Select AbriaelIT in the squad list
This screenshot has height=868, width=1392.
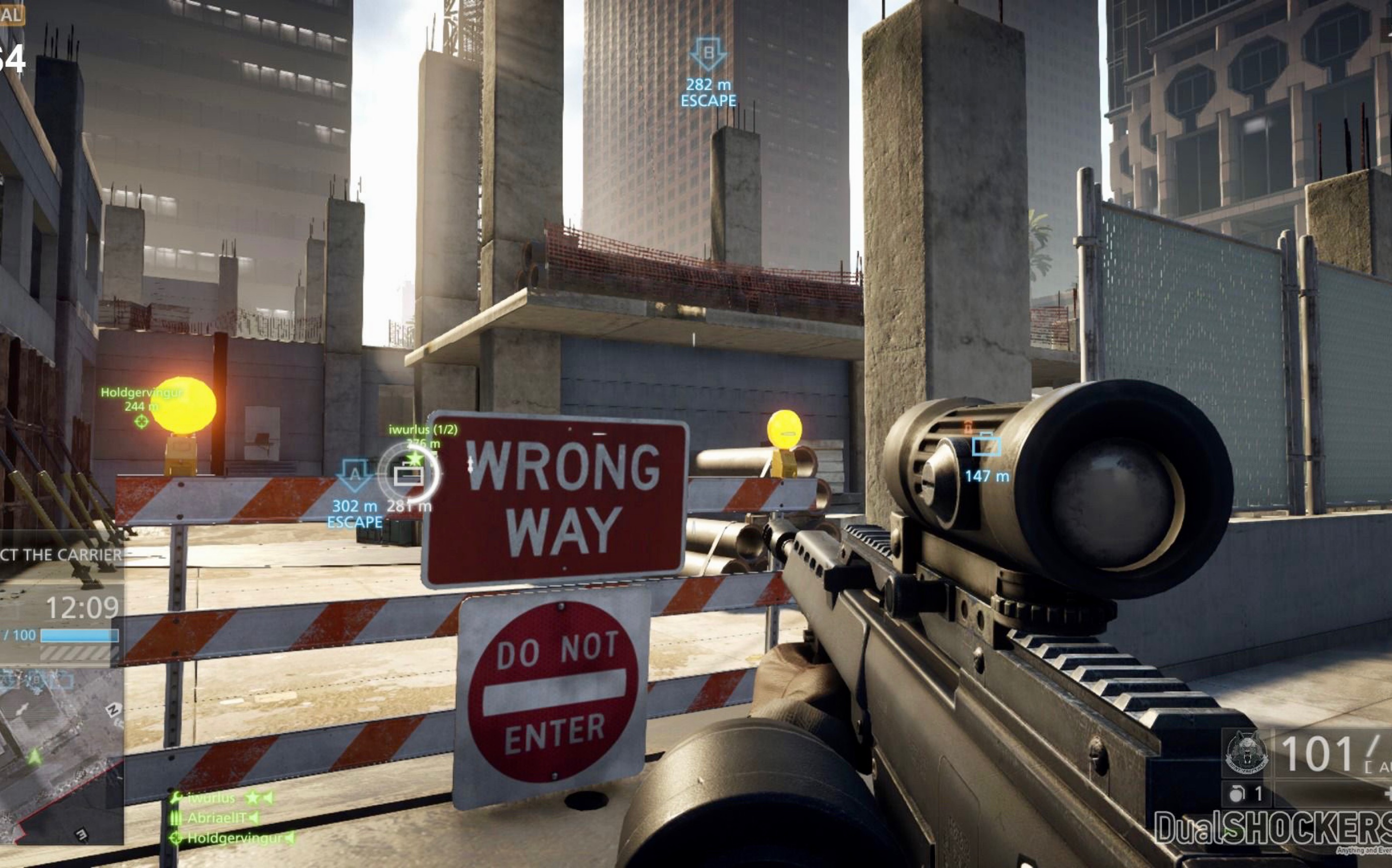217,817
